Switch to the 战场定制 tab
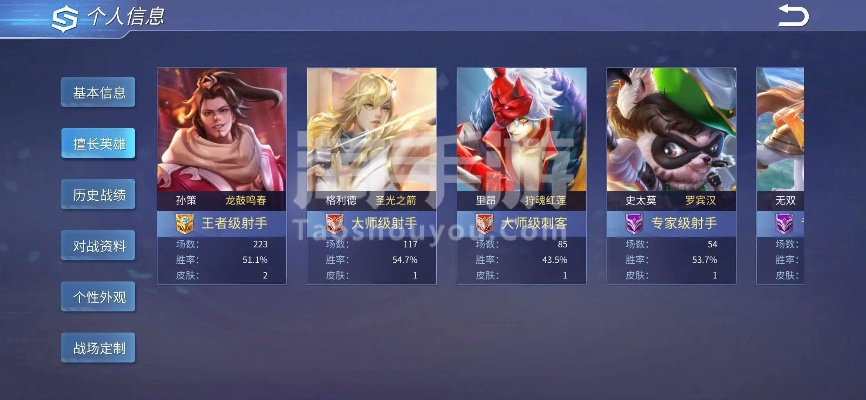 [x=98, y=348]
